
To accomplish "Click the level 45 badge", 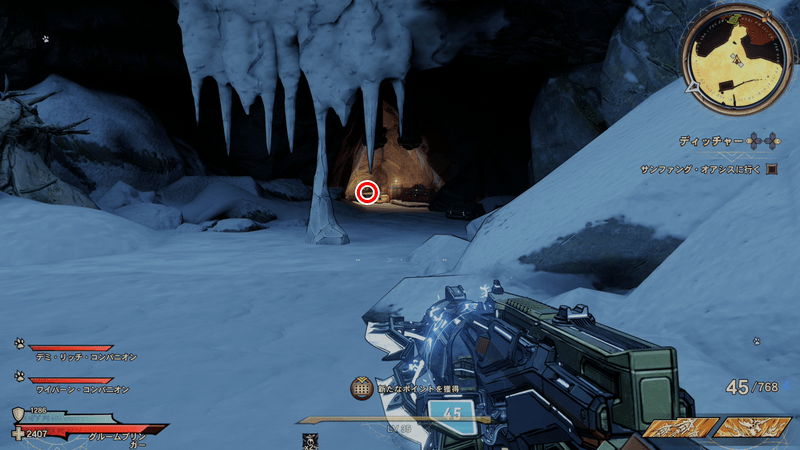I will coord(451,414).
